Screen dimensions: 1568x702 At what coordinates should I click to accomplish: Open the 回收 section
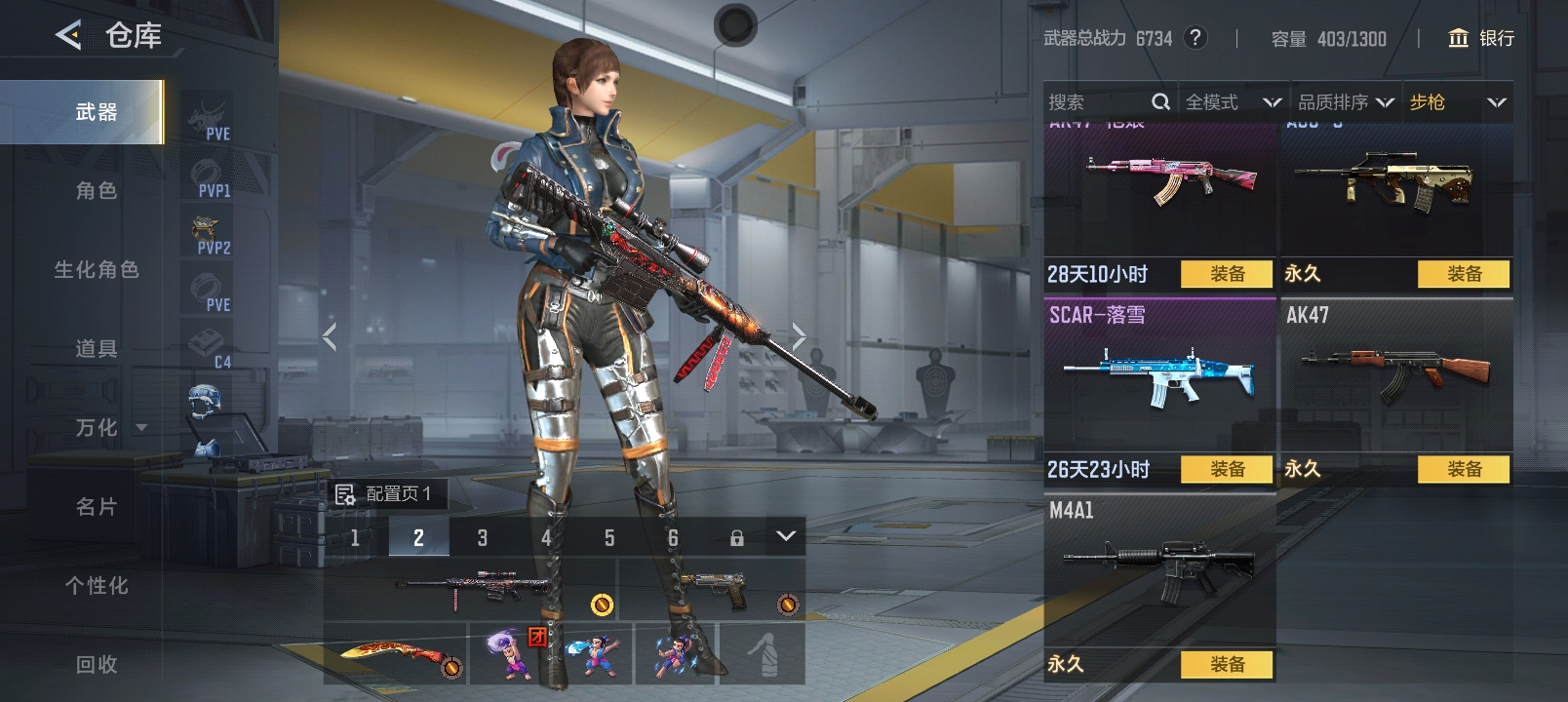(x=96, y=665)
